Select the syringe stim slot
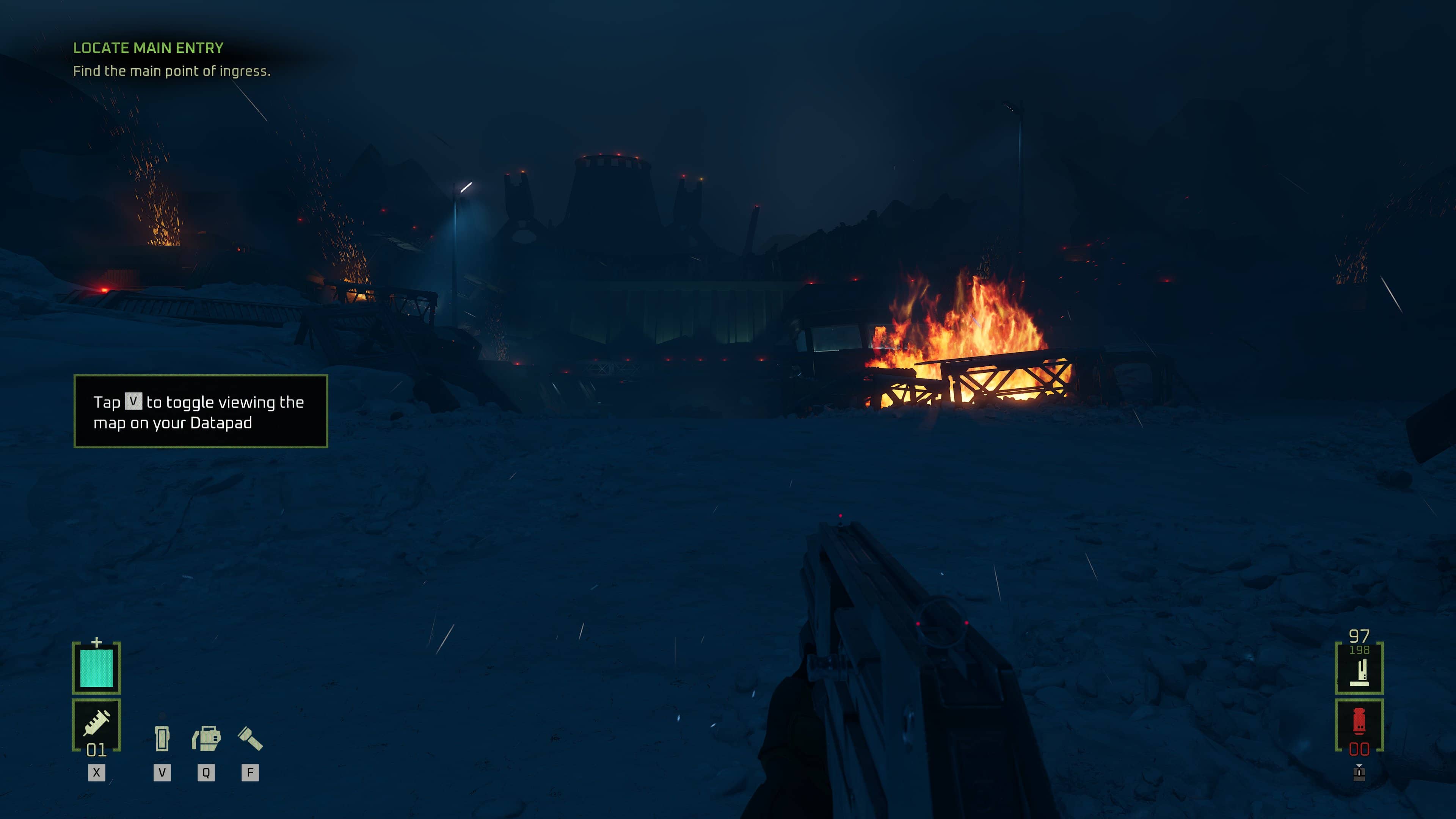The height and width of the screenshot is (819, 1456). 97,724
